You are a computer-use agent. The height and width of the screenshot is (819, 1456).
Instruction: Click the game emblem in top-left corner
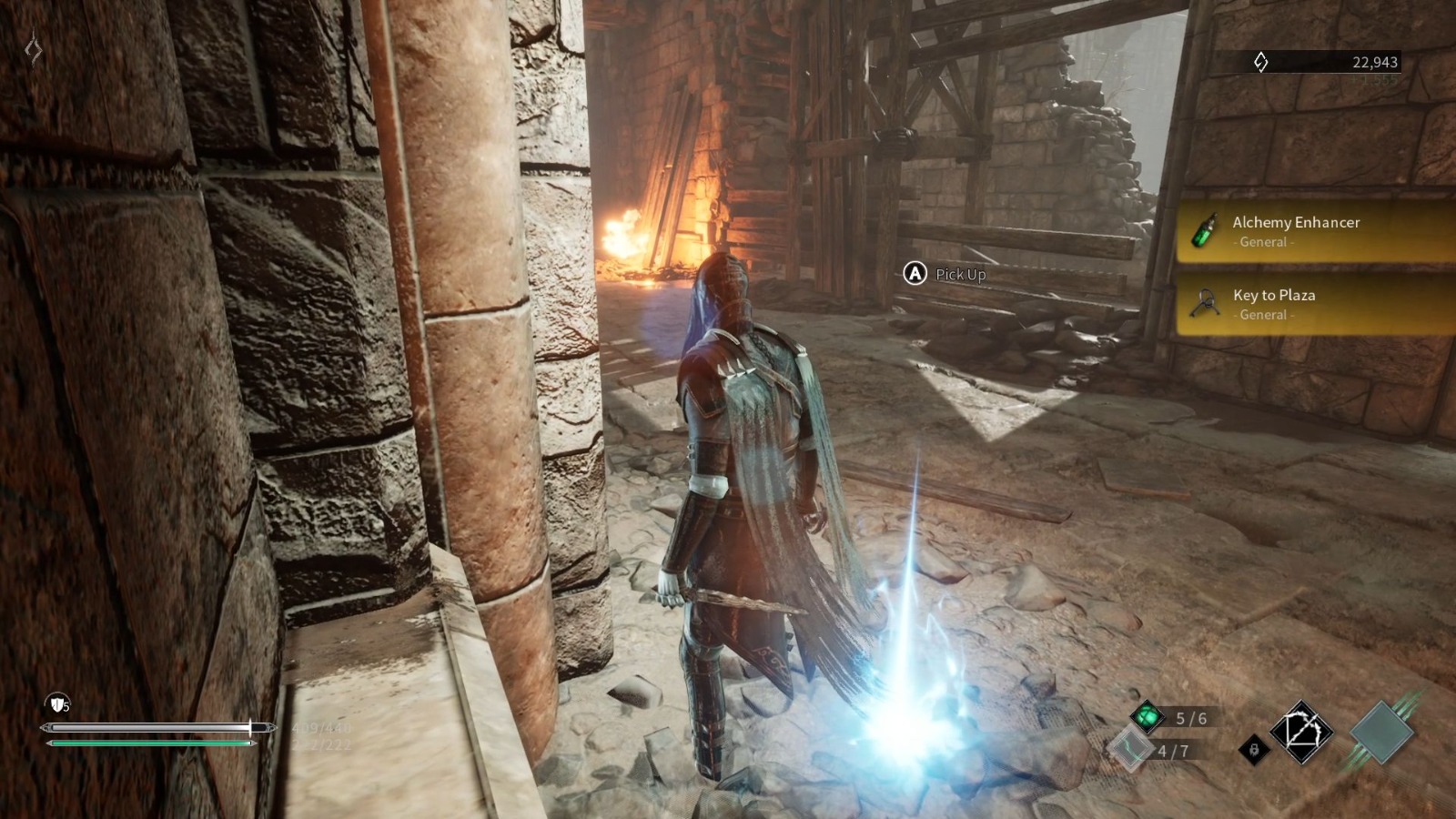point(33,50)
